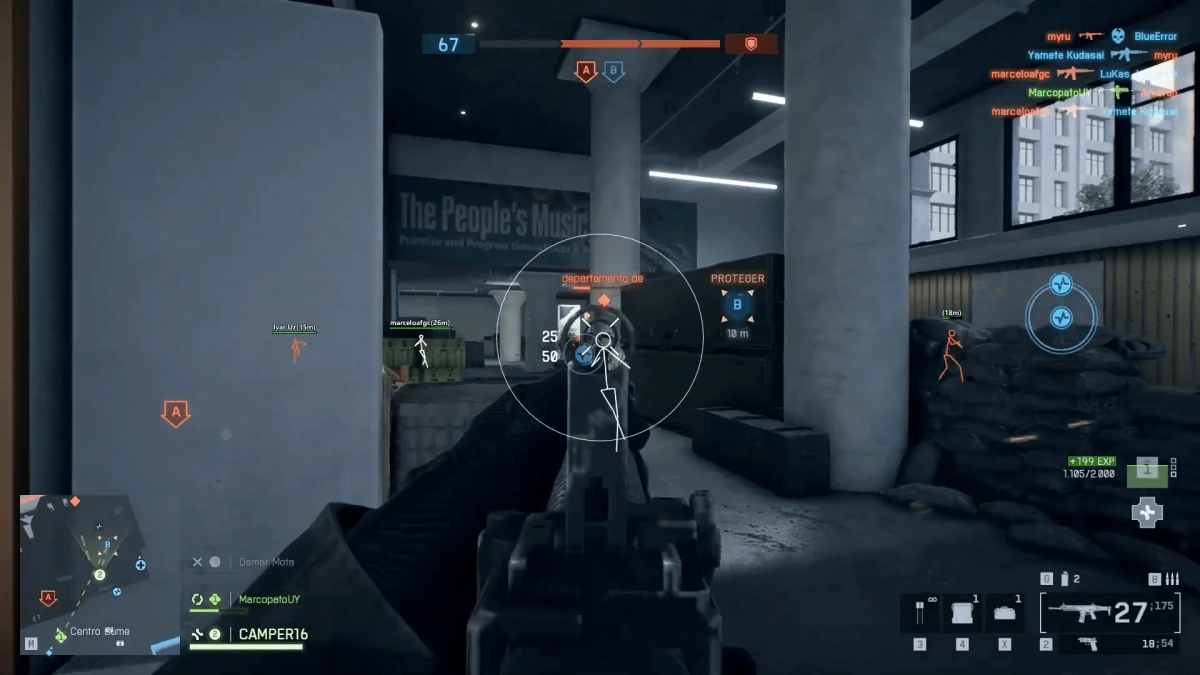The image size is (1200, 675).
Task: Choose the medical bag equipment slot
Action: click(x=1003, y=612)
